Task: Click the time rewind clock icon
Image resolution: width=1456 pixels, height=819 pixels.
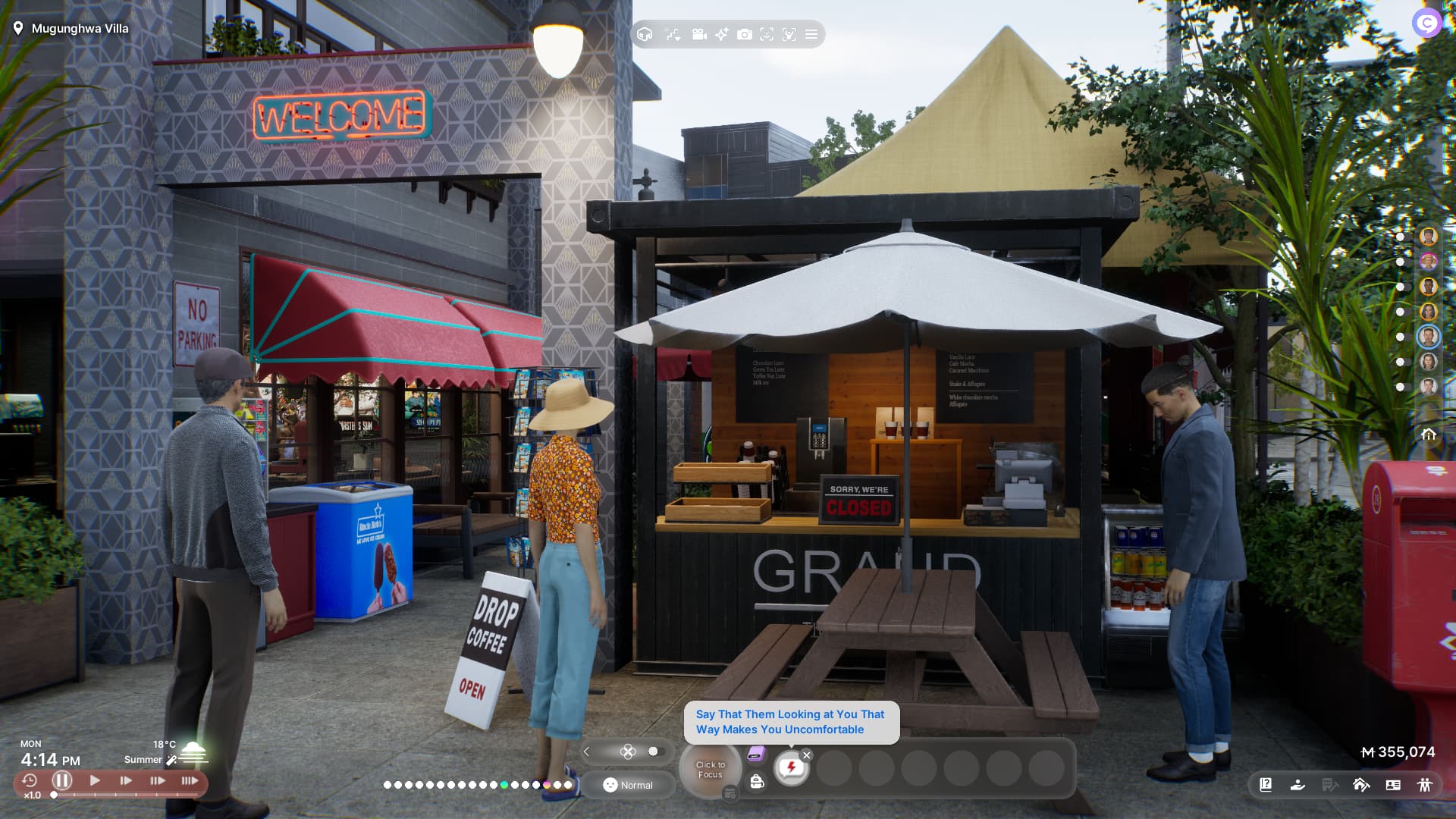Action: click(x=30, y=780)
